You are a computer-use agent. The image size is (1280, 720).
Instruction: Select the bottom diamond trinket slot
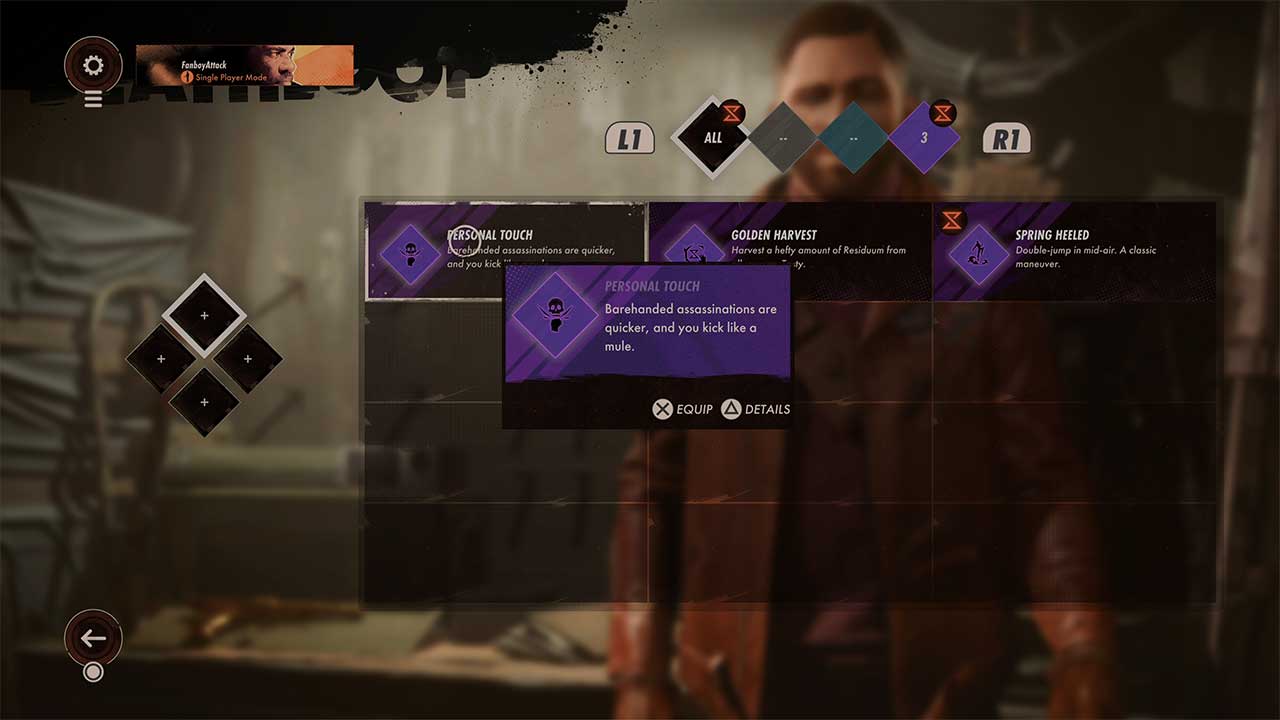tap(204, 402)
